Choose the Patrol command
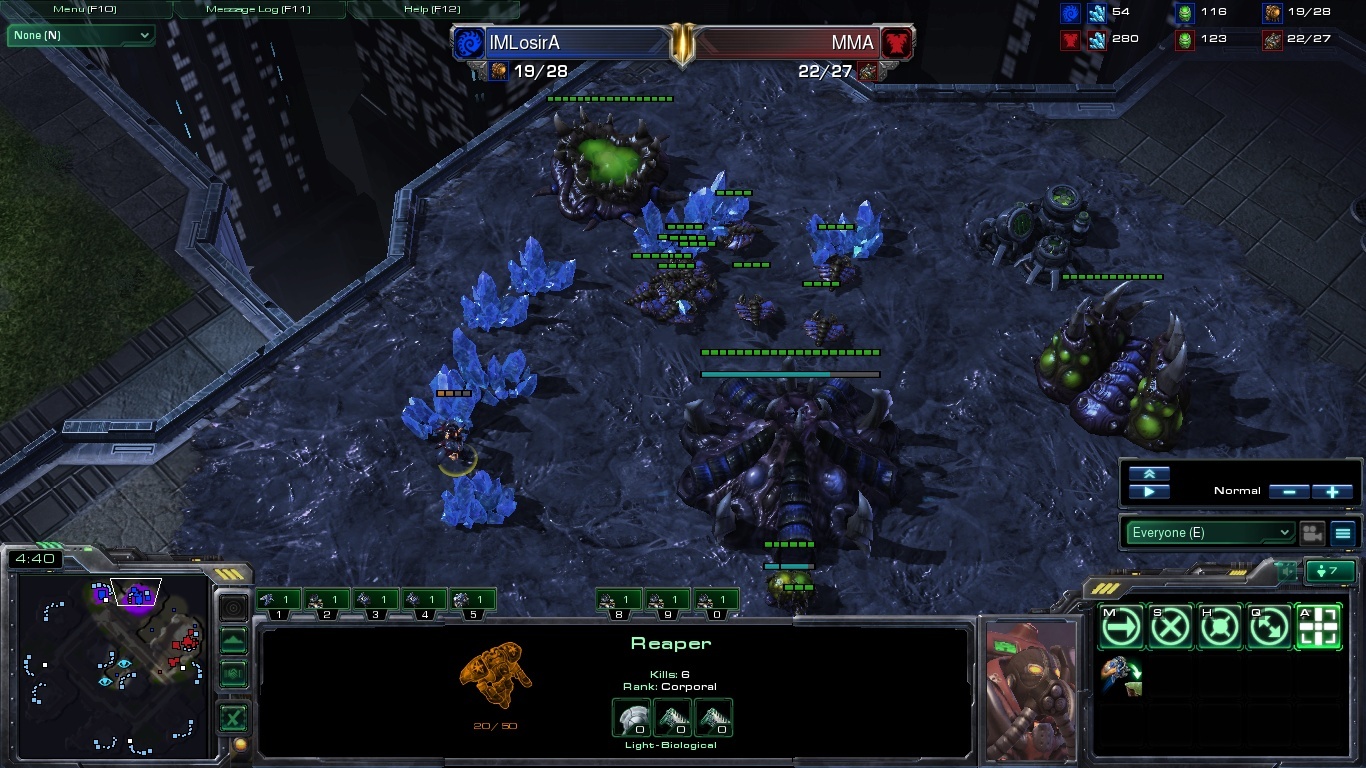 point(1269,628)
